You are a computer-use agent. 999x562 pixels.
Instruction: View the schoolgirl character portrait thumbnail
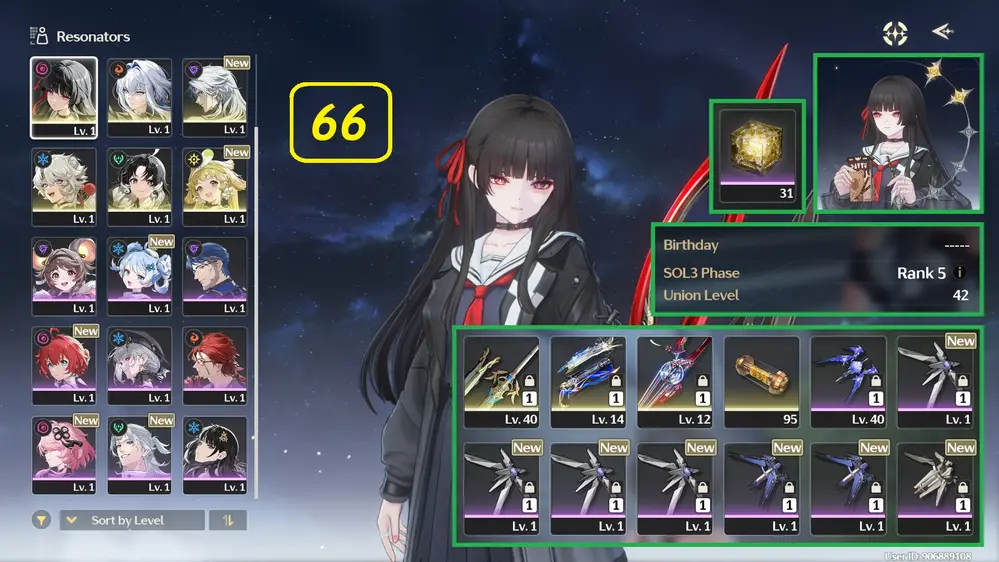[898, 134]
